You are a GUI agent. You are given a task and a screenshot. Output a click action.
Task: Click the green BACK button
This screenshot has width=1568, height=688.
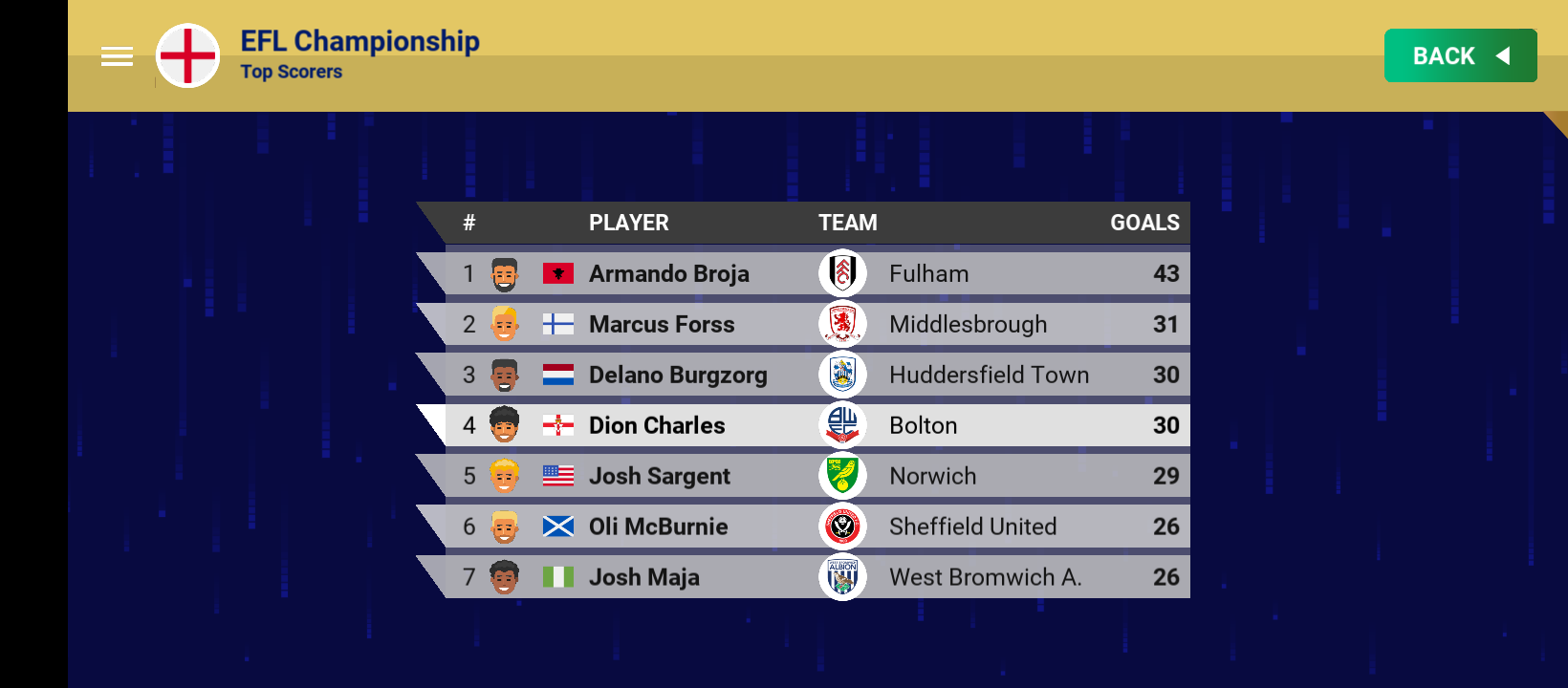1460,55
